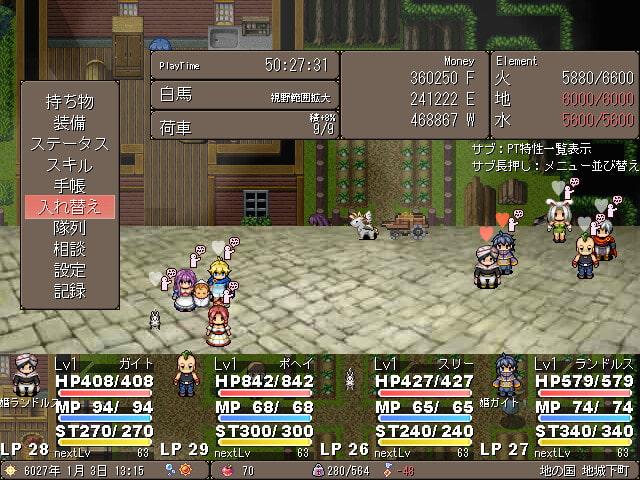Choose 隊列 formation entry
The width and height of the screenshot is (640, 480).
click(x=69, y=228)
